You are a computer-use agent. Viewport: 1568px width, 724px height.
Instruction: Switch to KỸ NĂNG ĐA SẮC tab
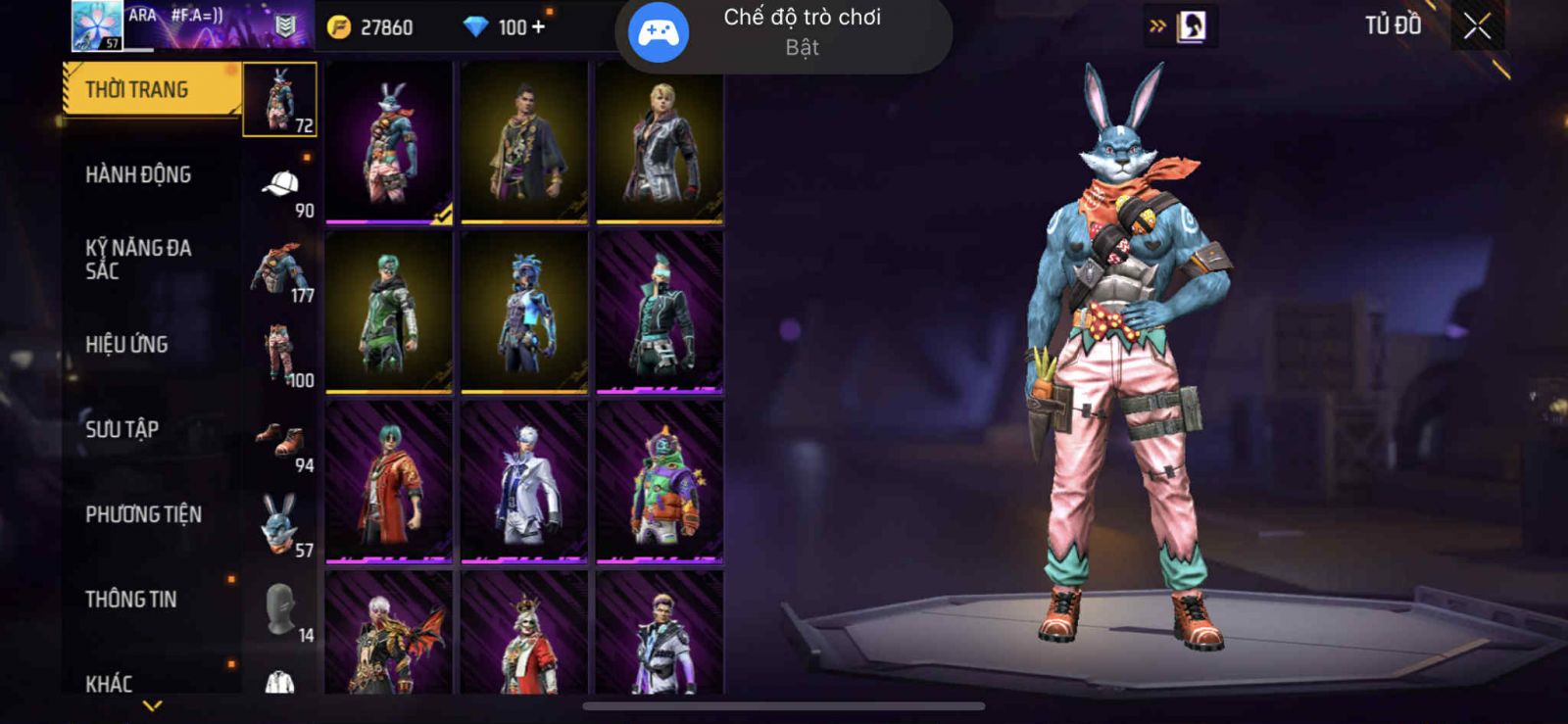[x=138, y=259]
